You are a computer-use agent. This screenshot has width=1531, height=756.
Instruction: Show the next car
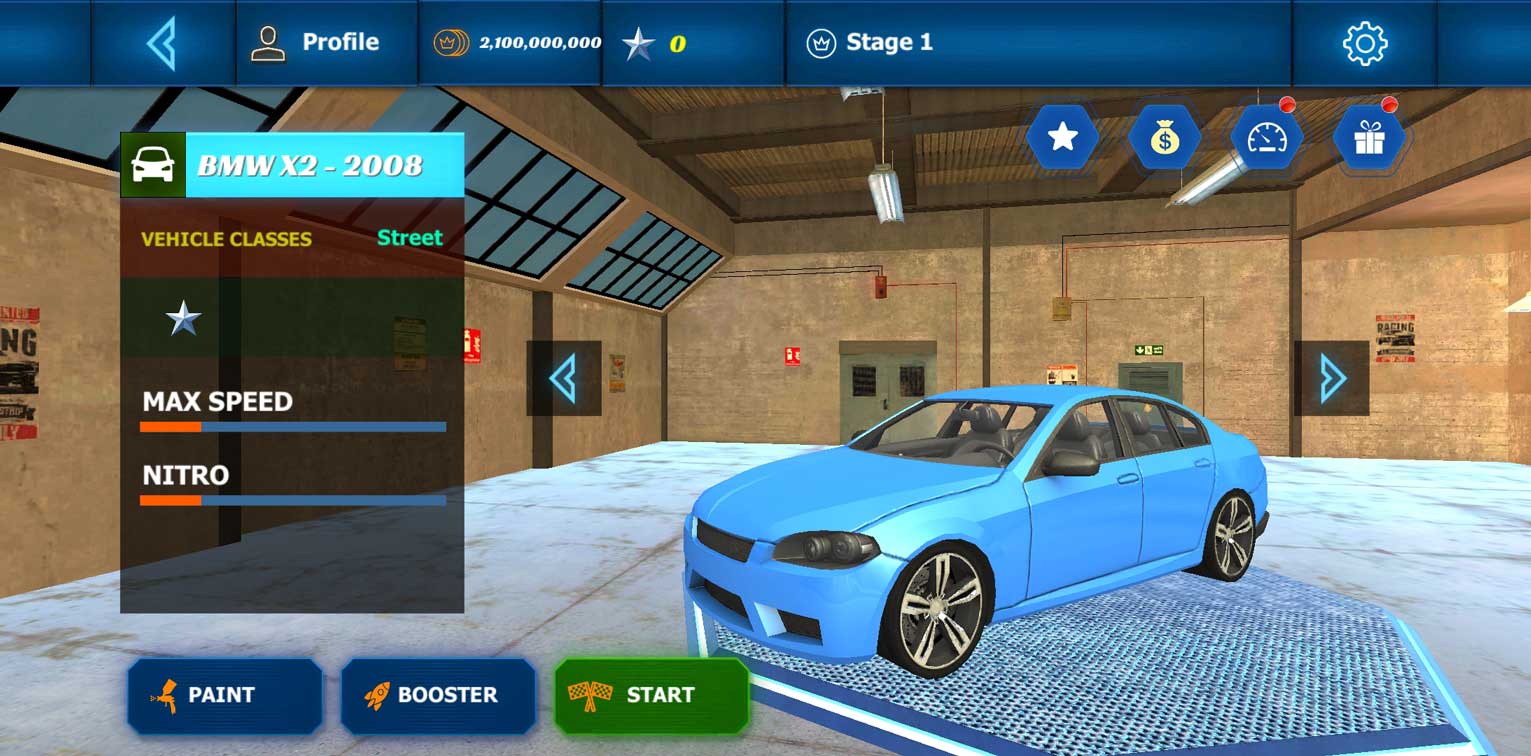(1331, 378)
